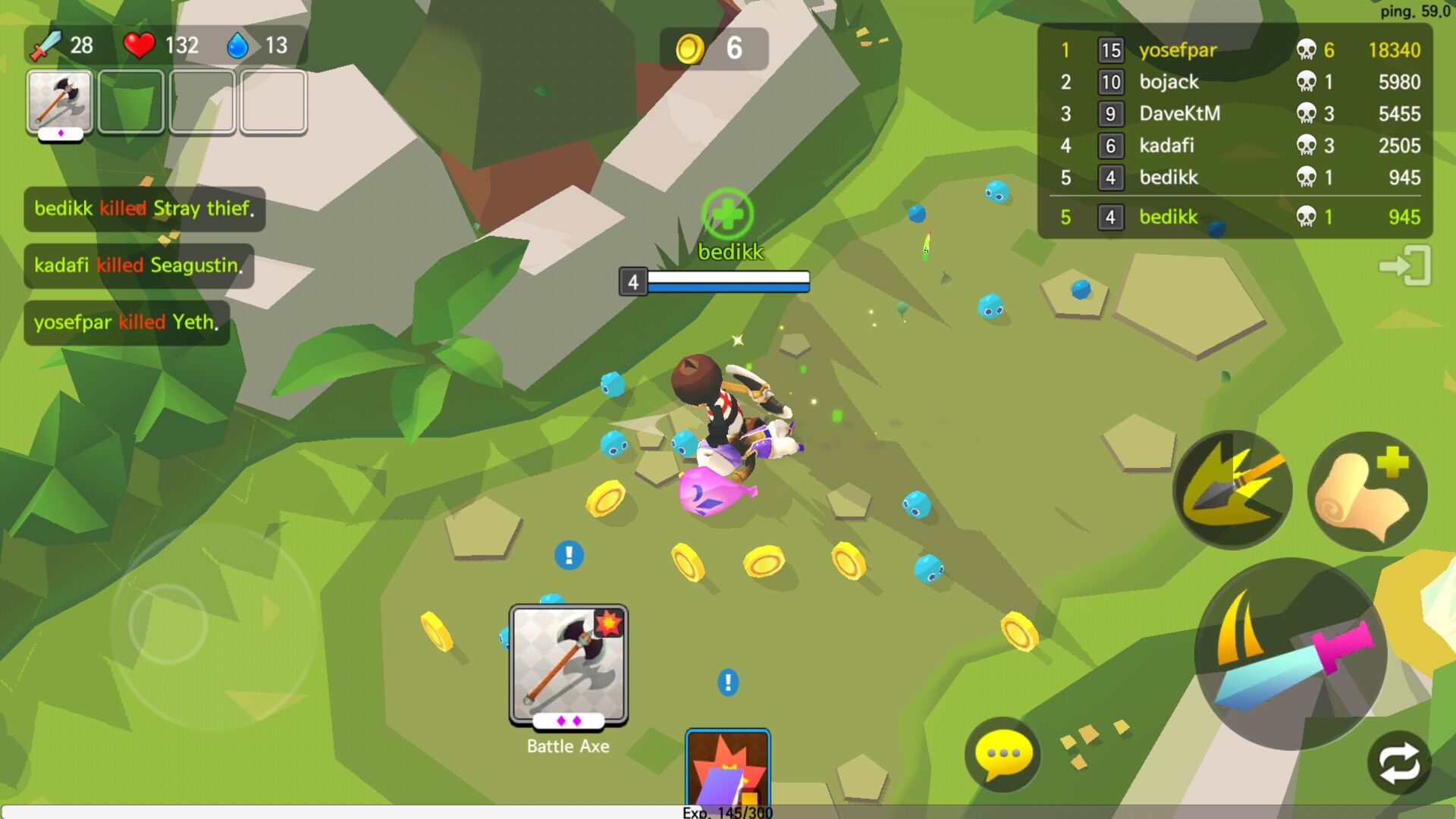Expand the leaderboard panel
Image resolution: width=1456 pixels, height=819 pixels.
pos(1244,129)
